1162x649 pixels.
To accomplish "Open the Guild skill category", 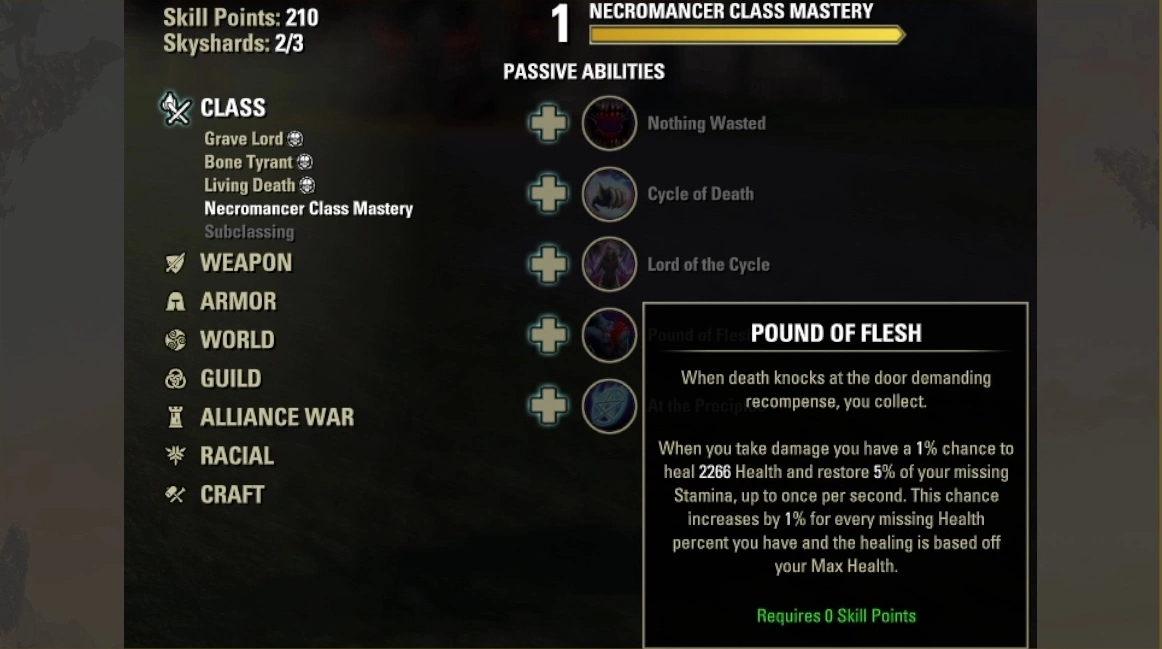I will 230,379.
